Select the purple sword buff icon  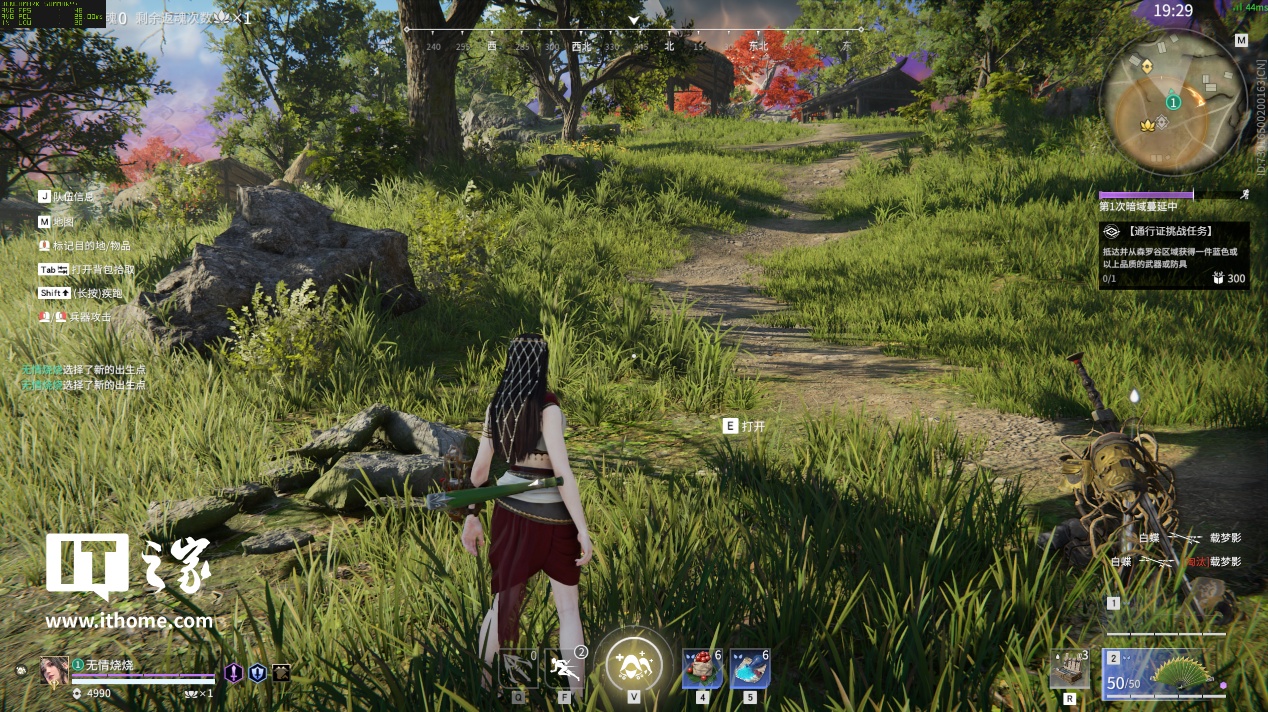pos(233,673)
